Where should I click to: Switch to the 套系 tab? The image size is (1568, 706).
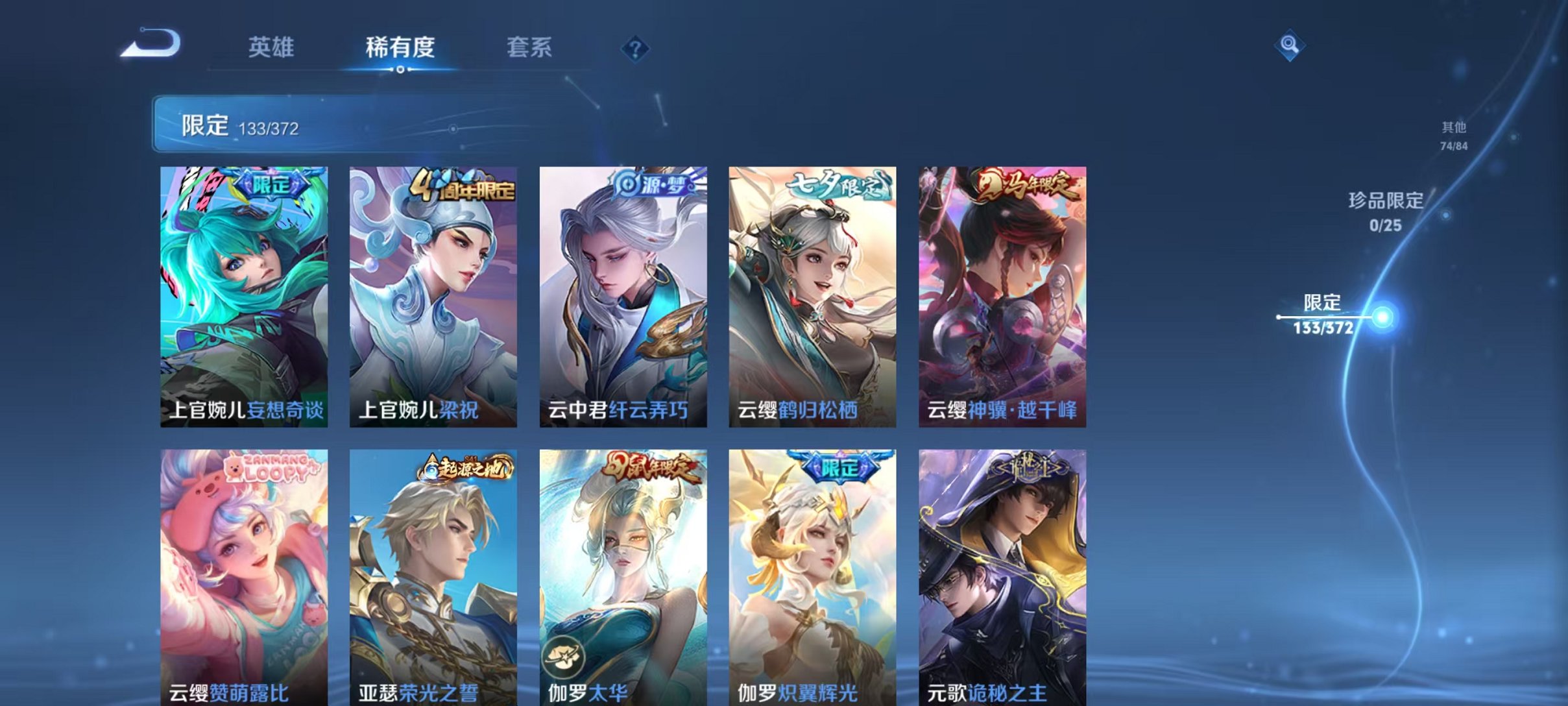coord(531,47)
